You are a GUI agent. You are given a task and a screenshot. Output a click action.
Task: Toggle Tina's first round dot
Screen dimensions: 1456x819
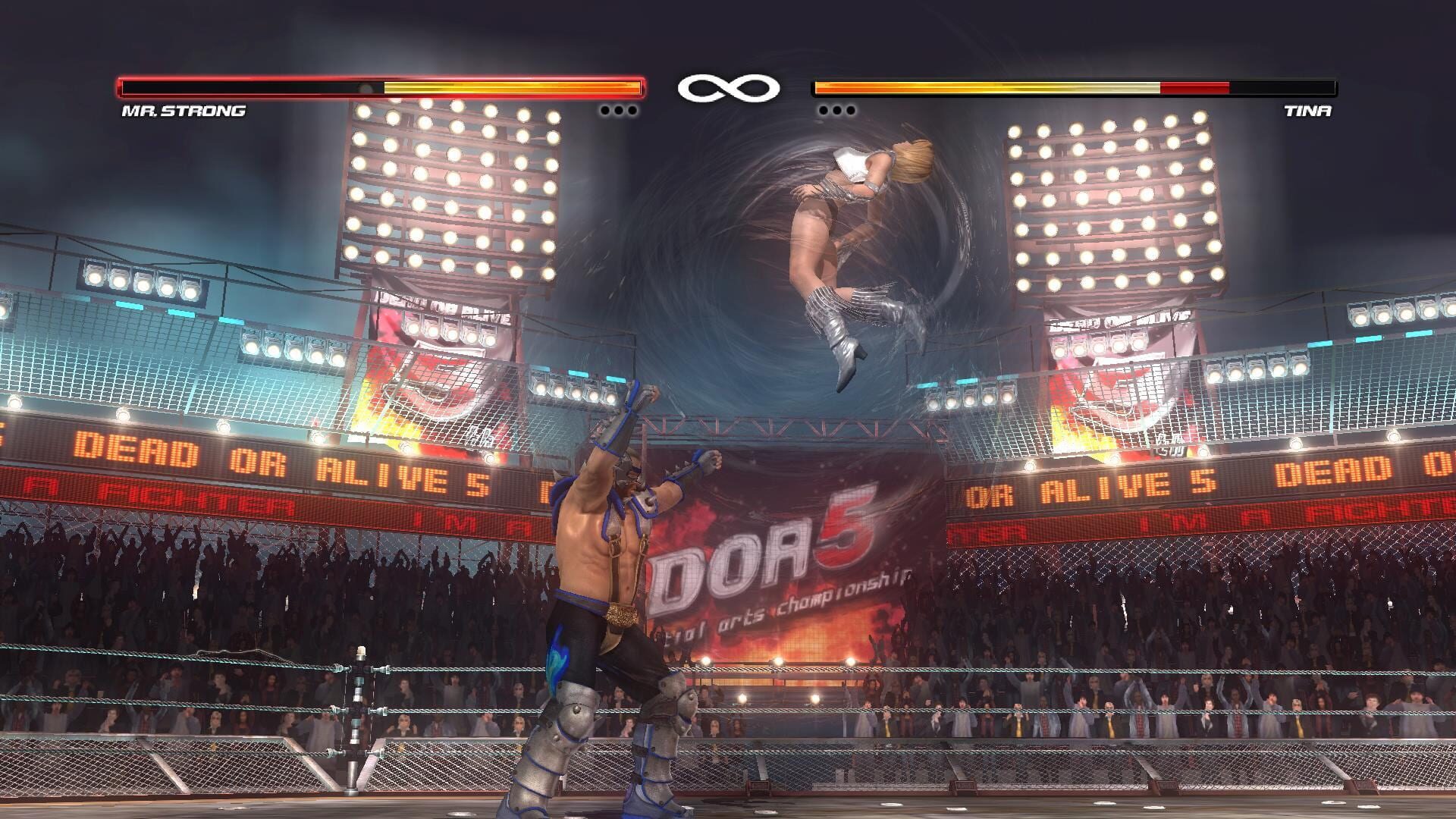click(824, 110)
